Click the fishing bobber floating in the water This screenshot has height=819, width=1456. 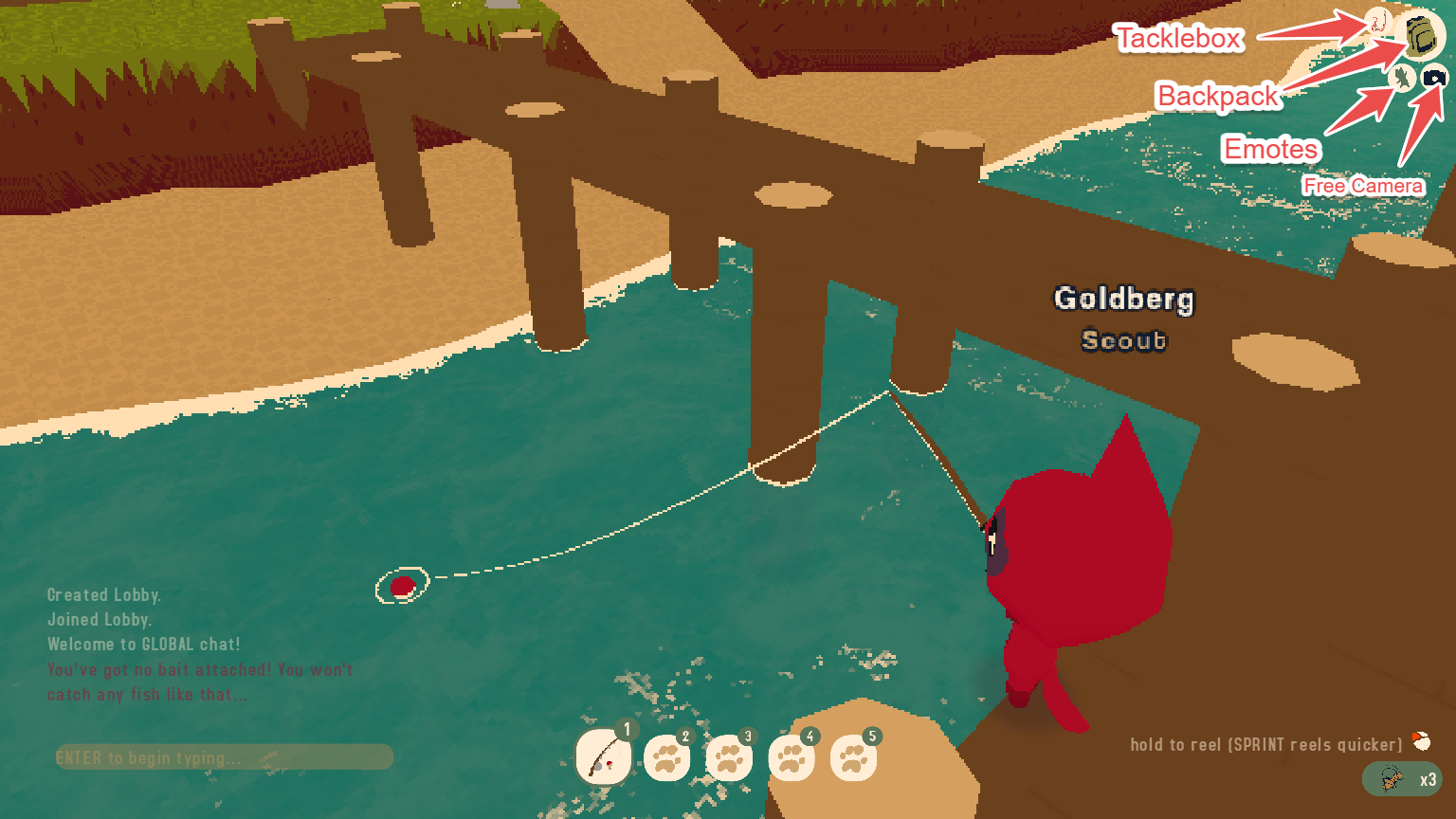[x=405, y=584]
